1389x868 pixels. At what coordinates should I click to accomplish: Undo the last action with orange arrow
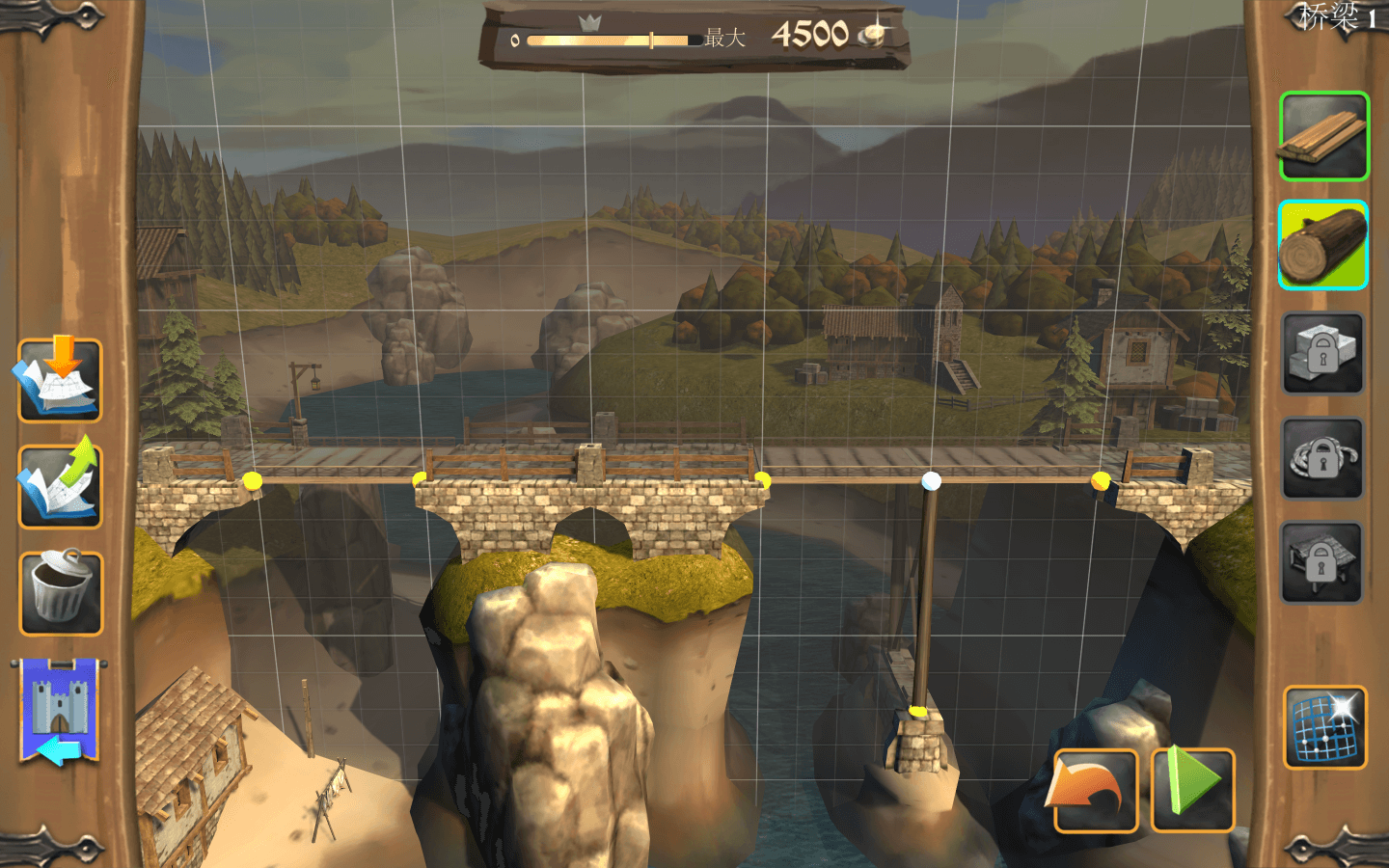(1097, 790)
